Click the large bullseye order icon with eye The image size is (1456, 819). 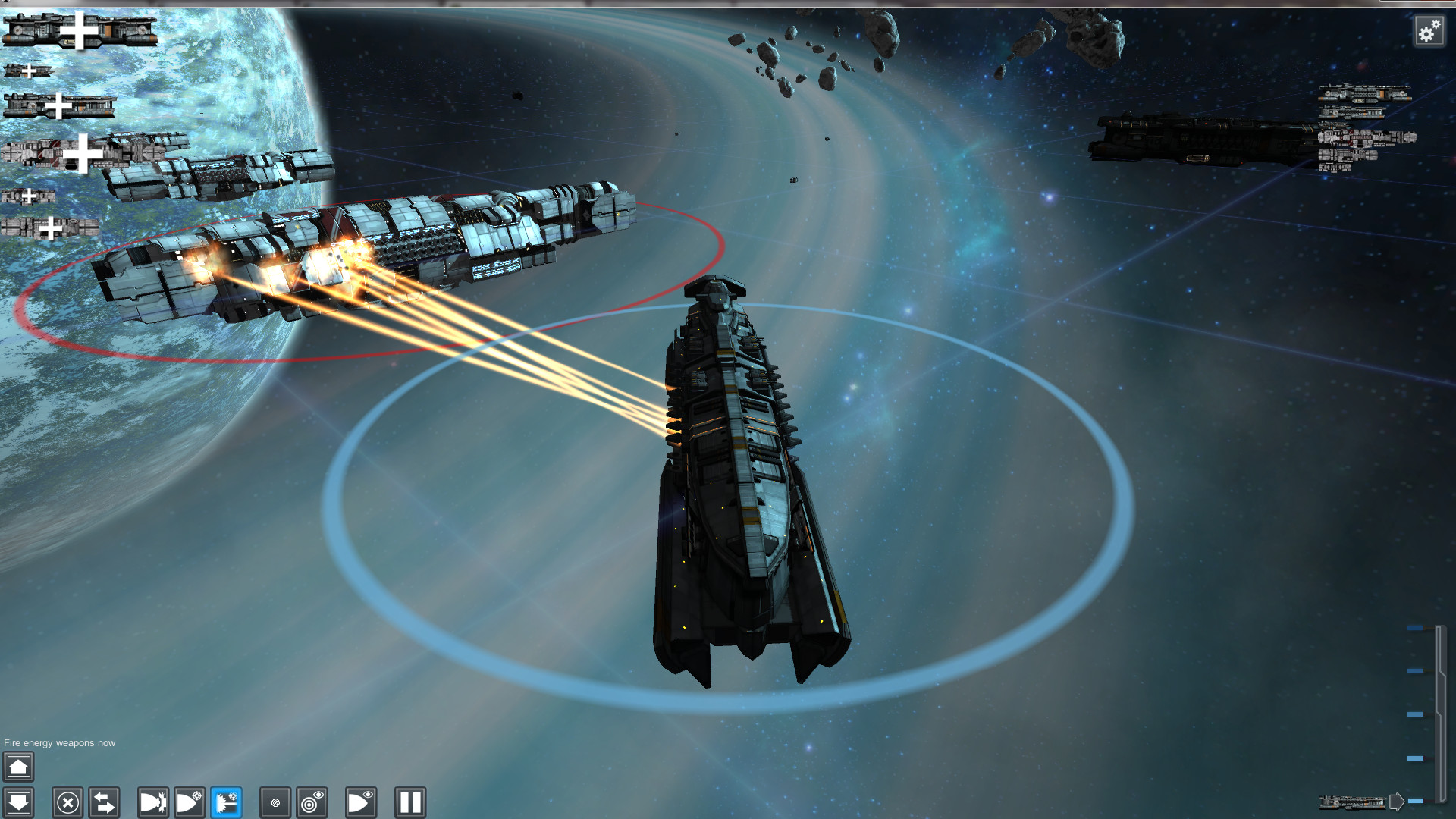pyautogui.click(x=310, y=802)
